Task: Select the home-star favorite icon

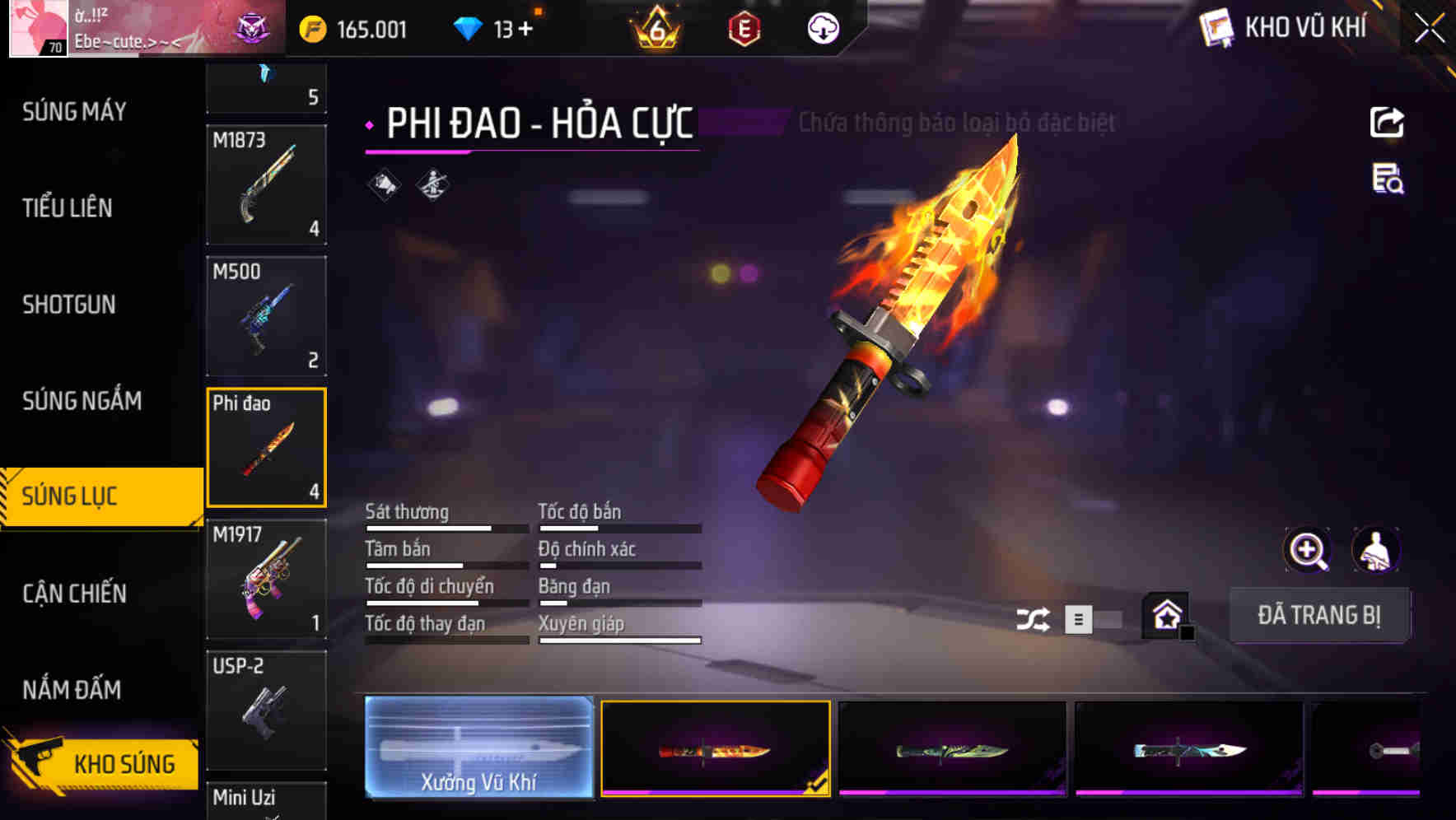Action: tap(1166, 615)
